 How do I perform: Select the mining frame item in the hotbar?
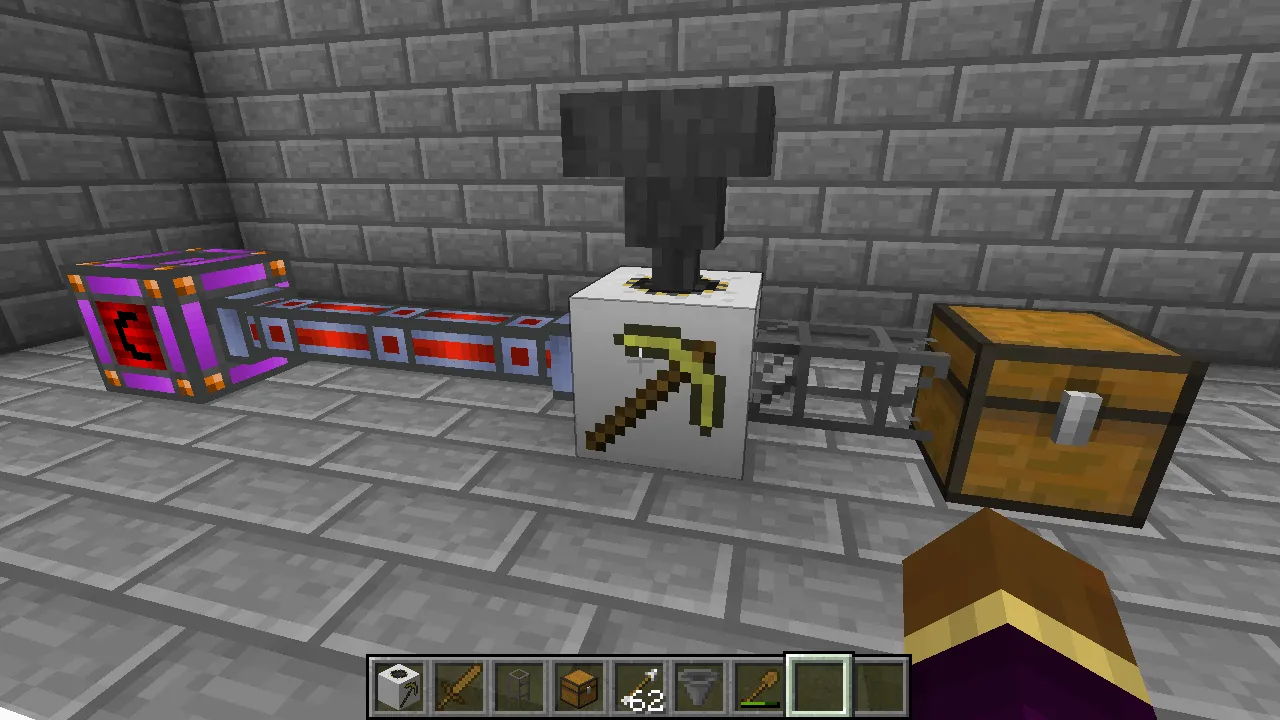pos(519,683)
